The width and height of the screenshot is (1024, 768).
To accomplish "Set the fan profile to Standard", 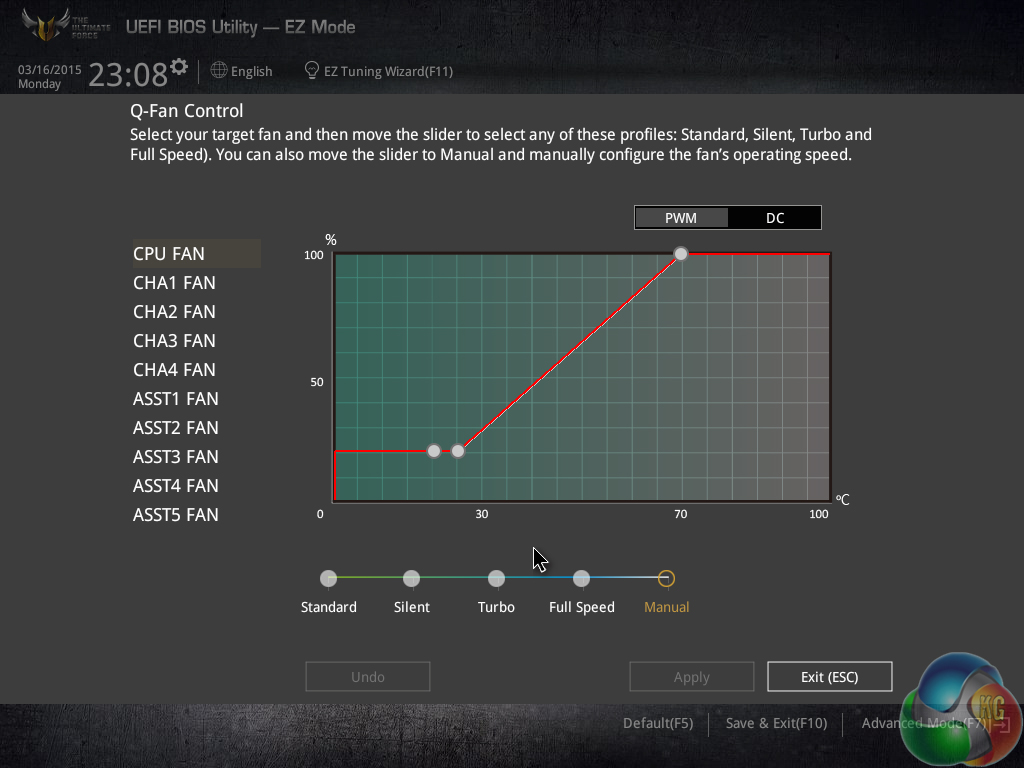I will 329,578.
